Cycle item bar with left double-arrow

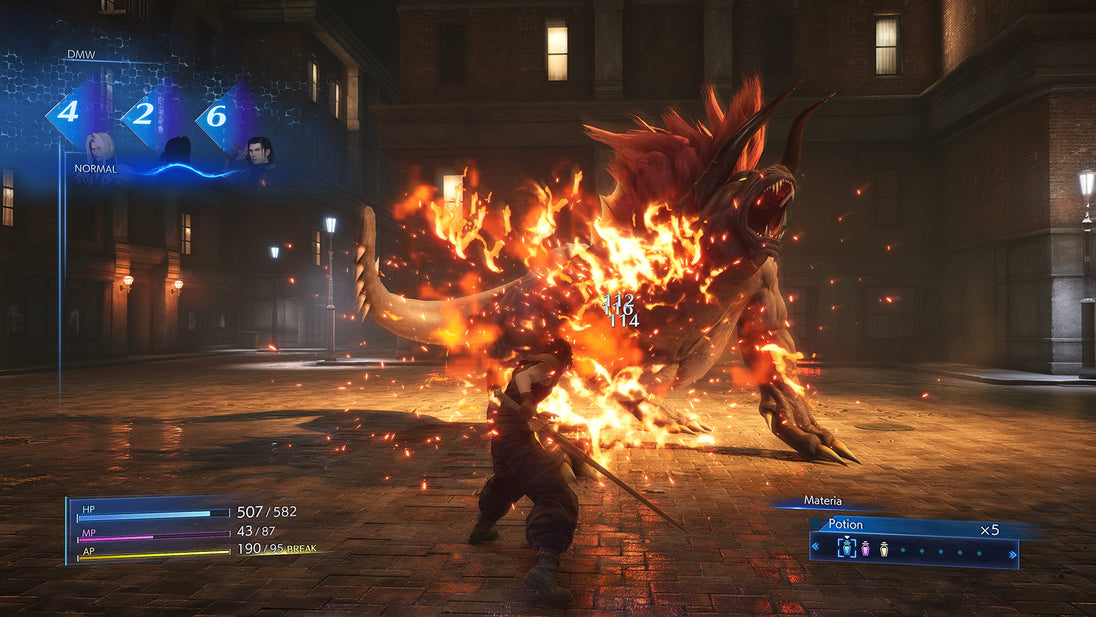(815, 548)
